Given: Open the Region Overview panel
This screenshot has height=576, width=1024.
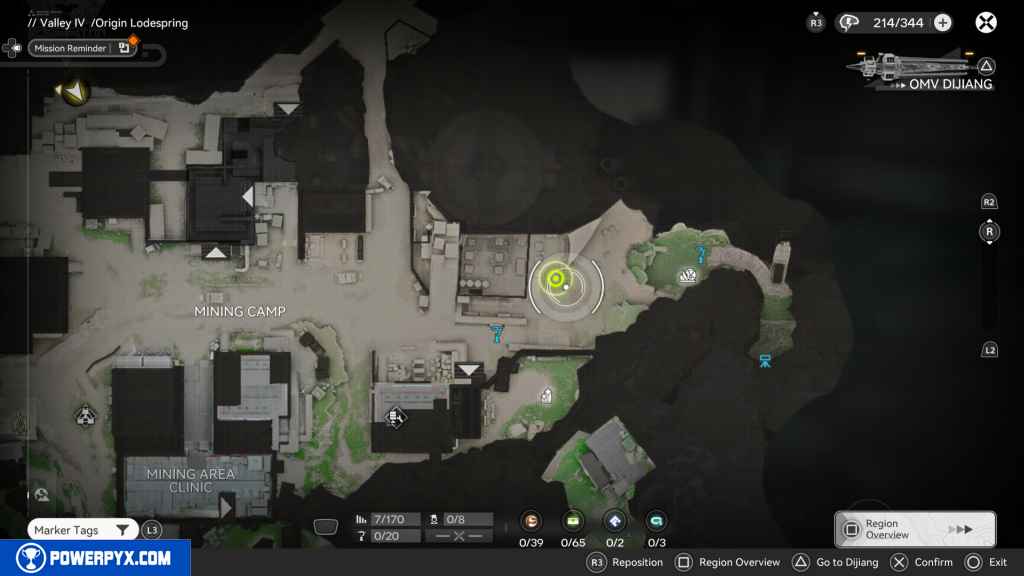Looking at the screenshot, I should pyautogui.click(x=914, y=529).
